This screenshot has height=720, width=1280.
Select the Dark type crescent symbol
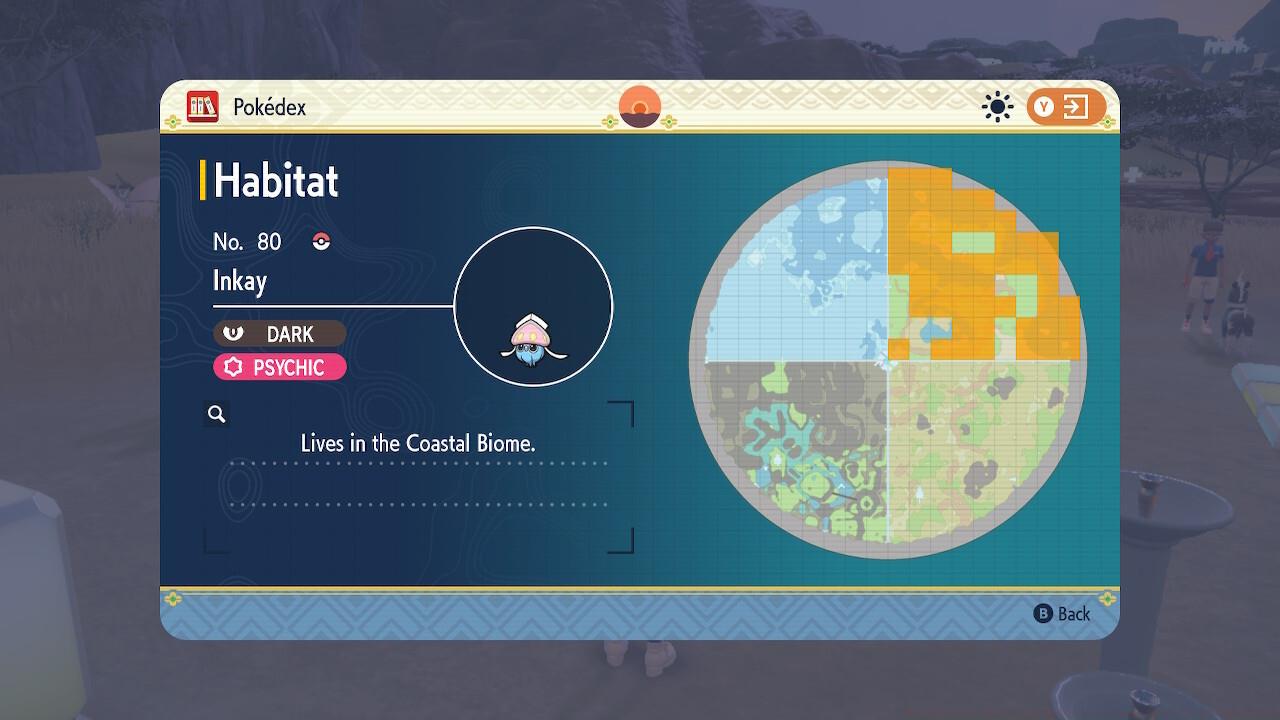234,333
